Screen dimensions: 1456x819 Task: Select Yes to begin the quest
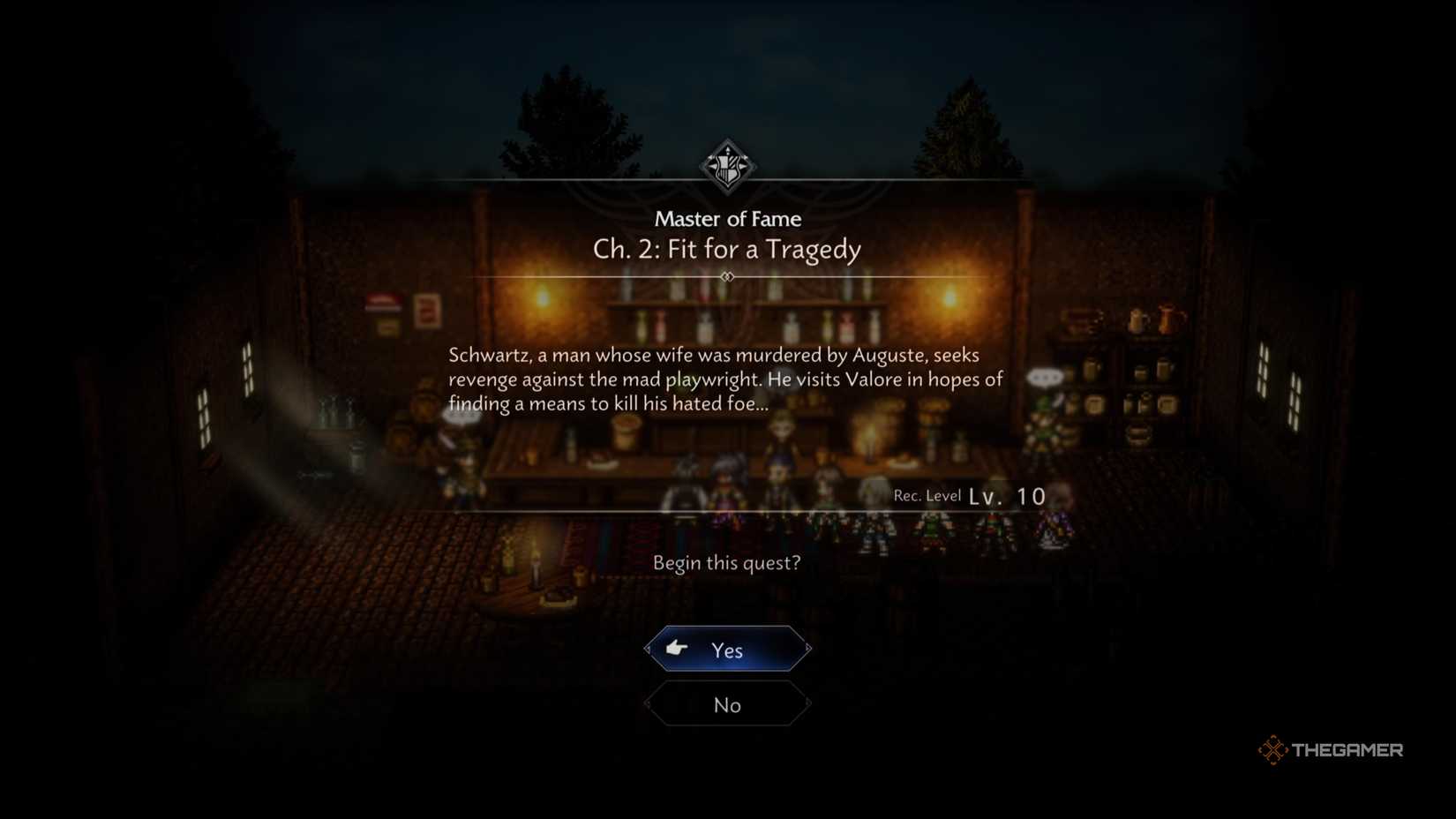pos(727,649)
